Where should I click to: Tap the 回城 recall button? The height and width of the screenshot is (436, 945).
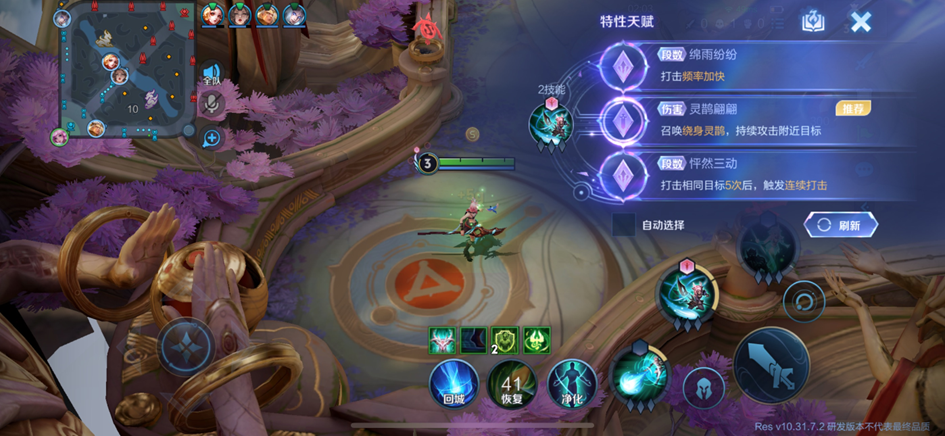(x=453, y=384)
